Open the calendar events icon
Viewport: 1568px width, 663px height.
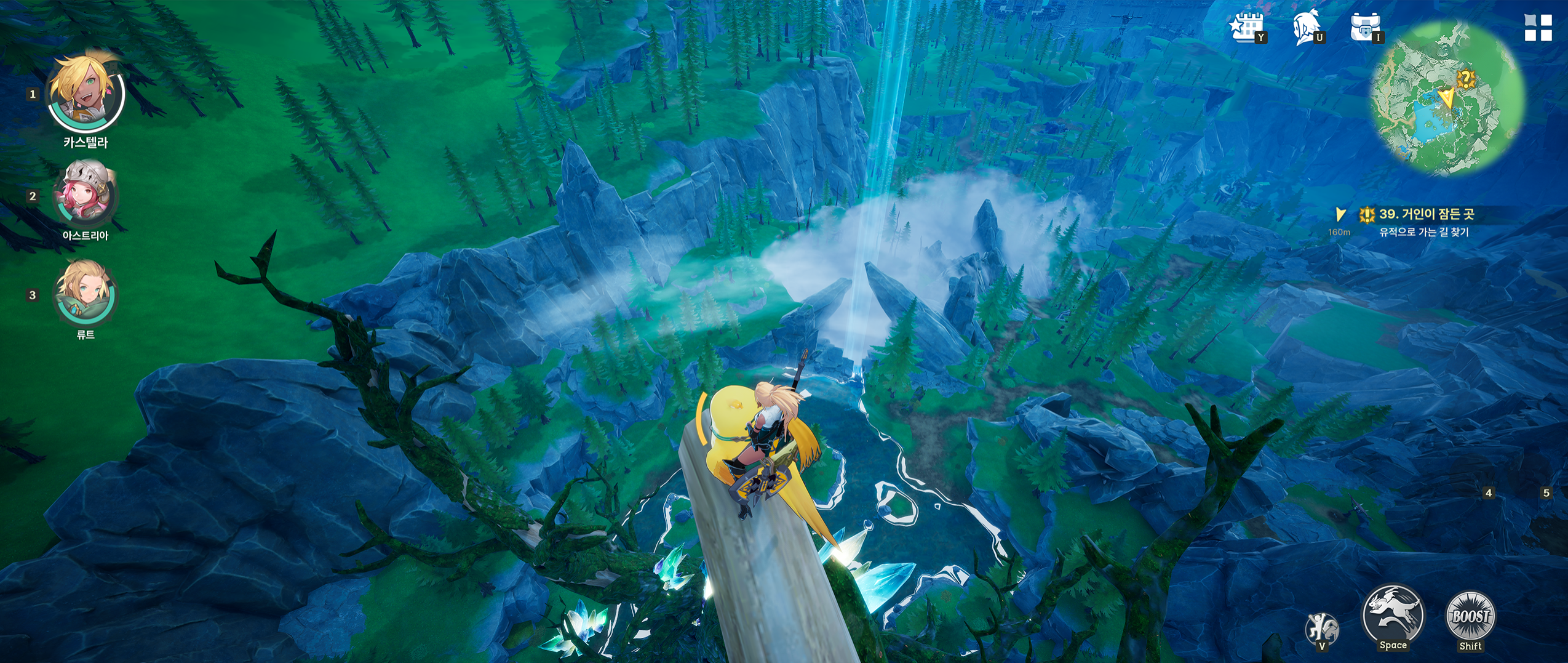1246,28
